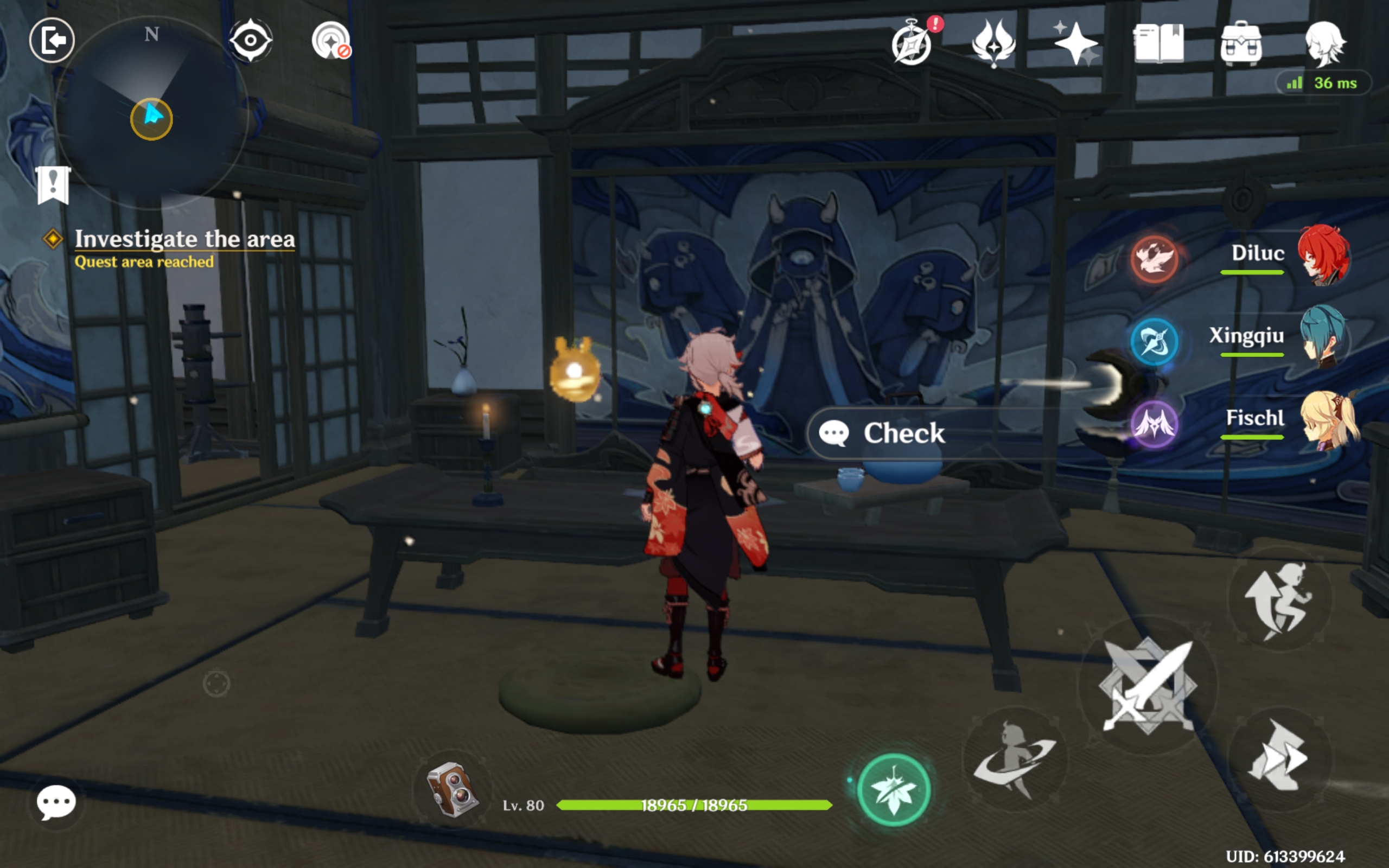The height and width of the screenshot is (868, 1389).
Task: Open the Events overview compass with notification
Action: point(913,45)
